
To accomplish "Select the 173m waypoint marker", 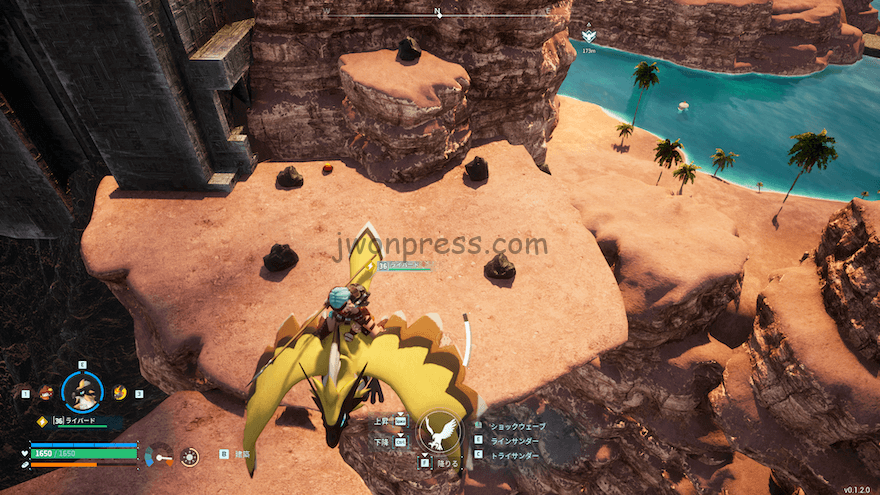I will pos(588,37).
